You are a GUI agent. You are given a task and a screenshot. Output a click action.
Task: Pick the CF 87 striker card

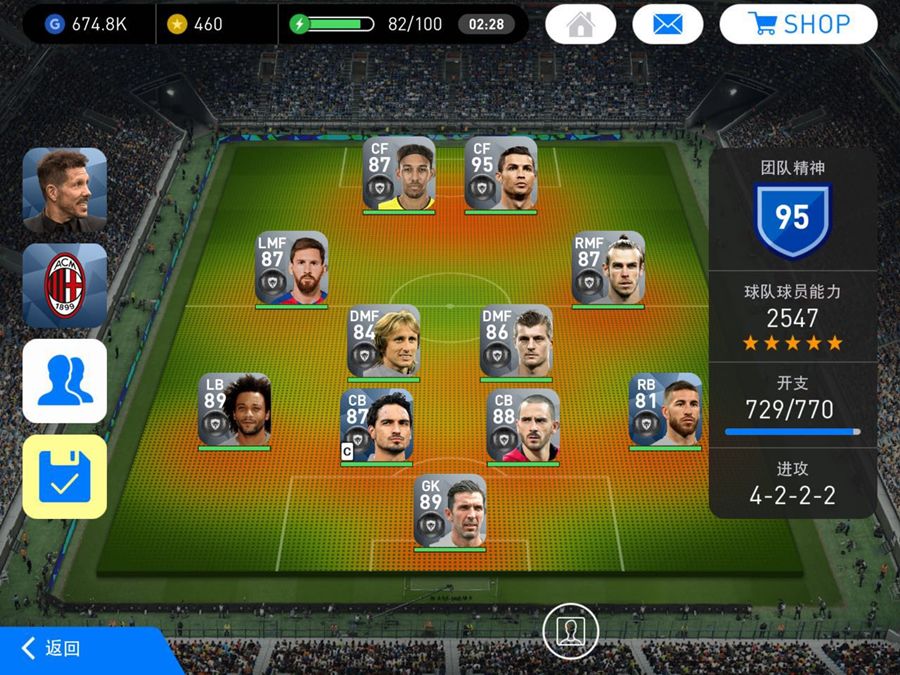coord(399,173)
